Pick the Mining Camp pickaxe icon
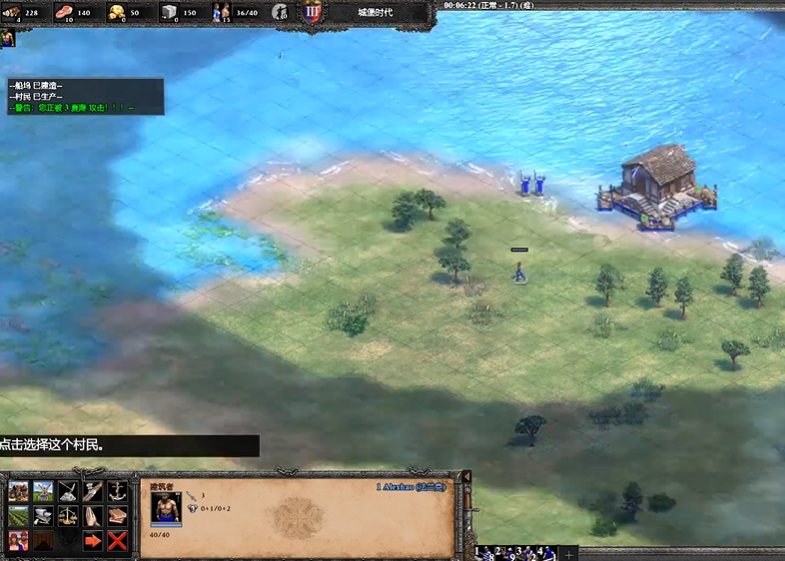The image size is (785, 561). 68,491
